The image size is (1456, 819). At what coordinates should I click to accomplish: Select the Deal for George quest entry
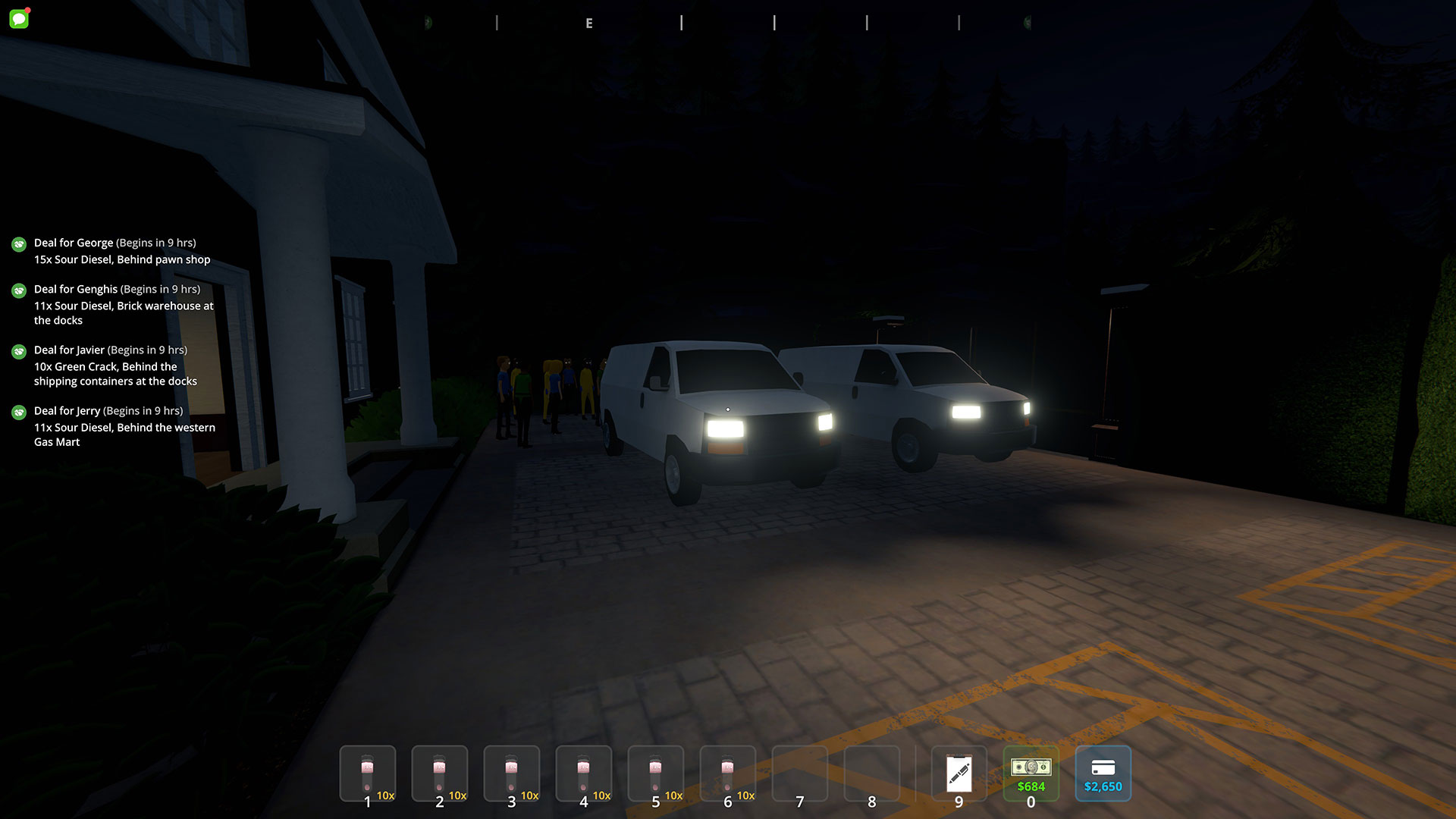(121, 251)
